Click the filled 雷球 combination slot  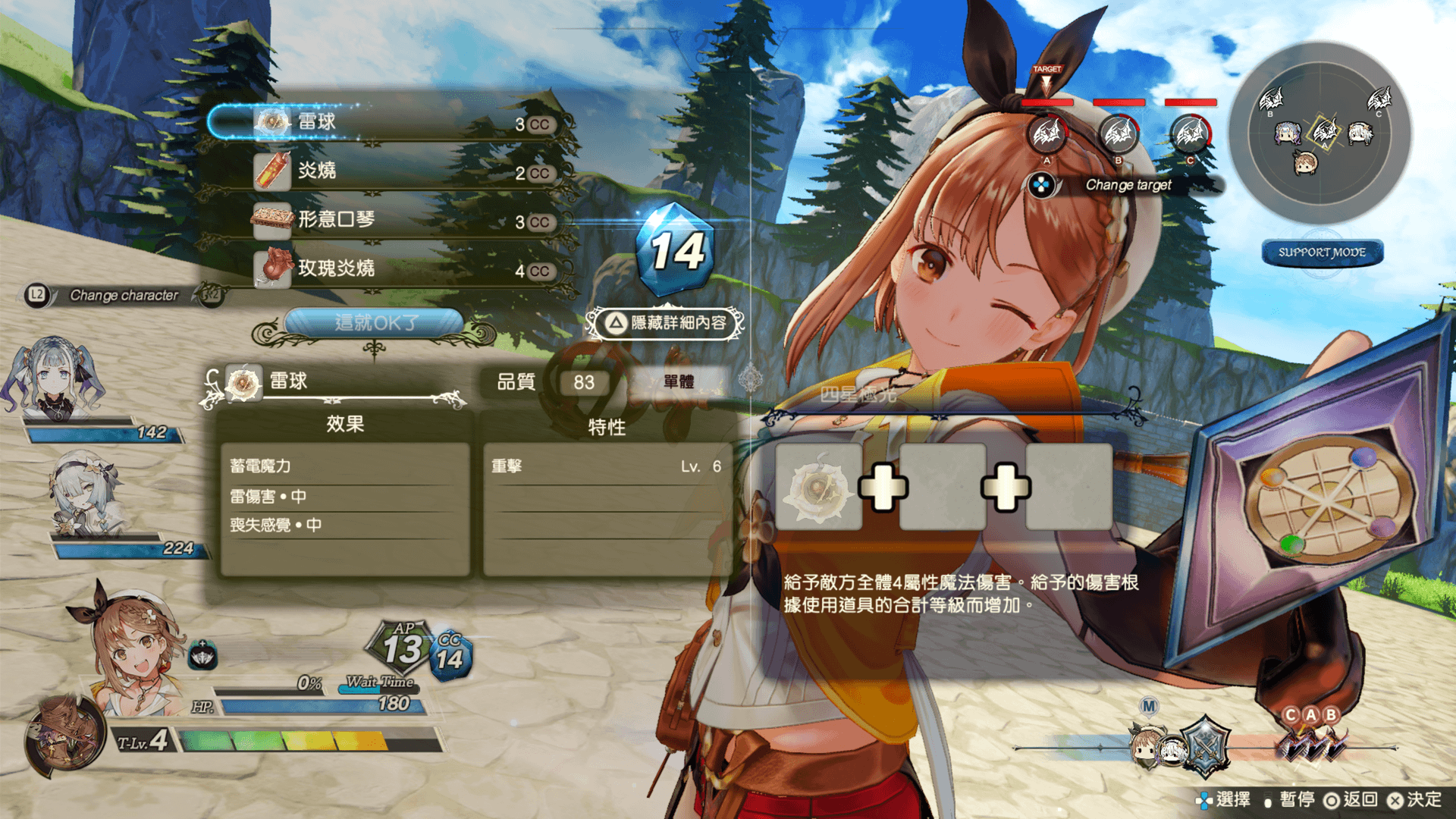[818, 487]
